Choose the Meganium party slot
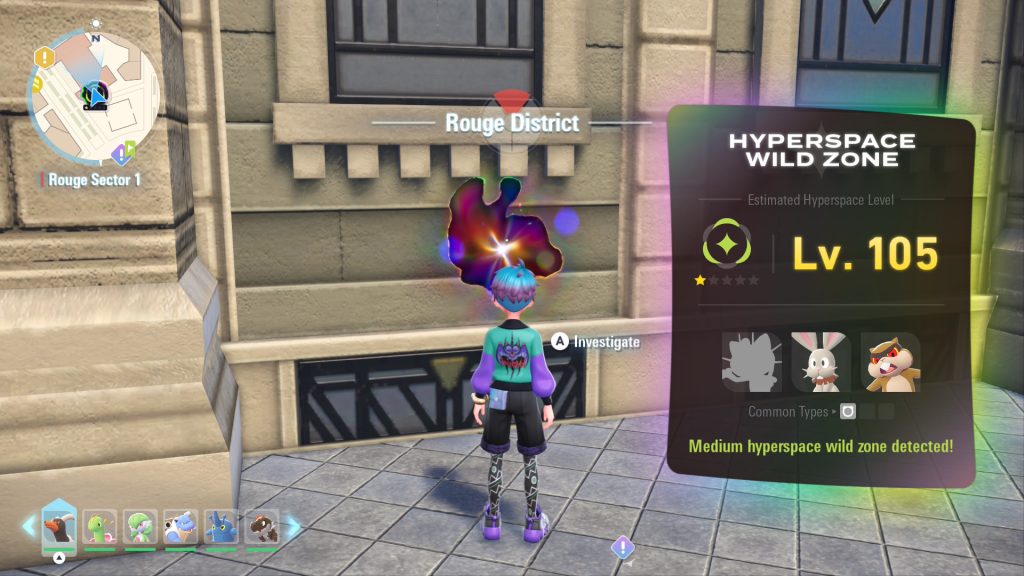The image size is (1024, 576). [x=98, y=528]
